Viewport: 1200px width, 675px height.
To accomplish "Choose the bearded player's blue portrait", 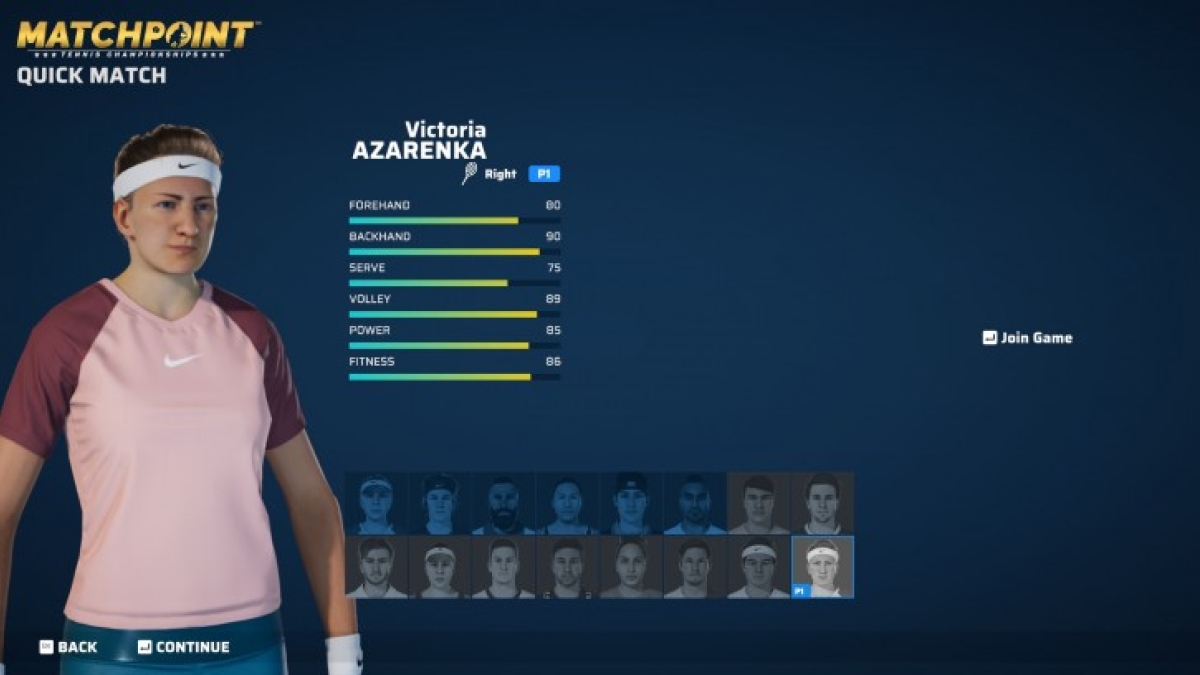I will [503, 503].
